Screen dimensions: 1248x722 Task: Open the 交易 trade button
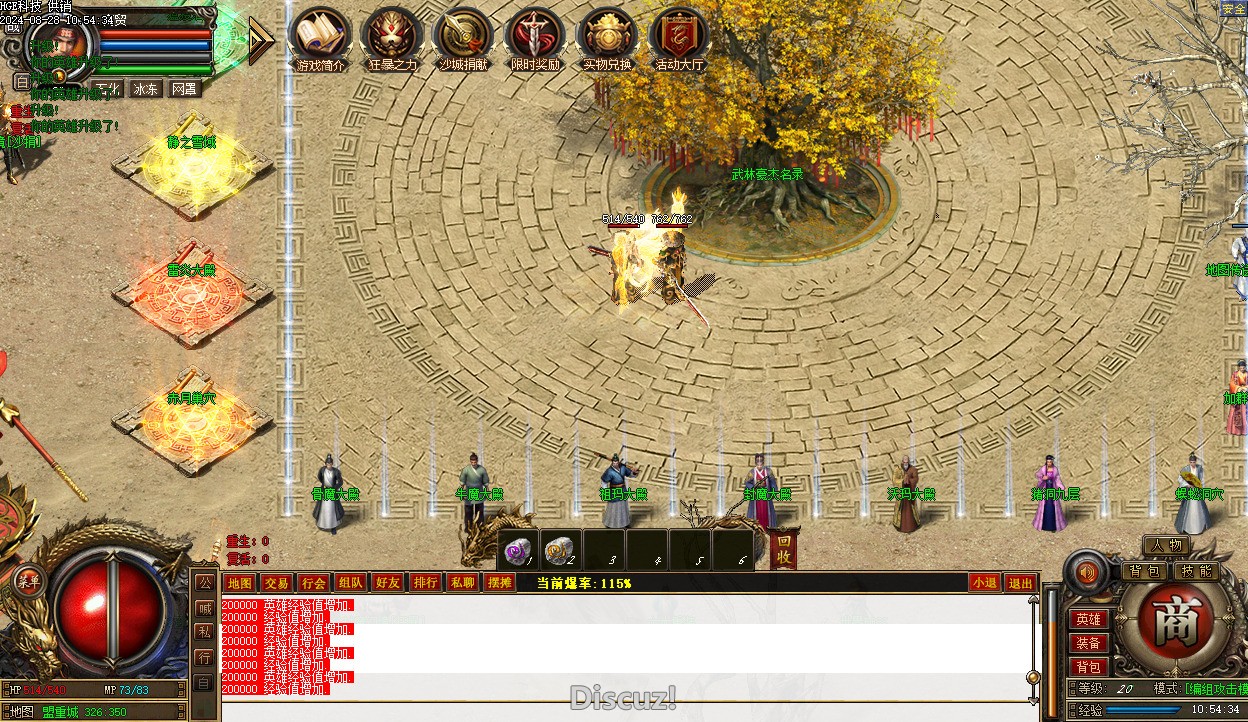pyautogui.click(x=276, y=583)
